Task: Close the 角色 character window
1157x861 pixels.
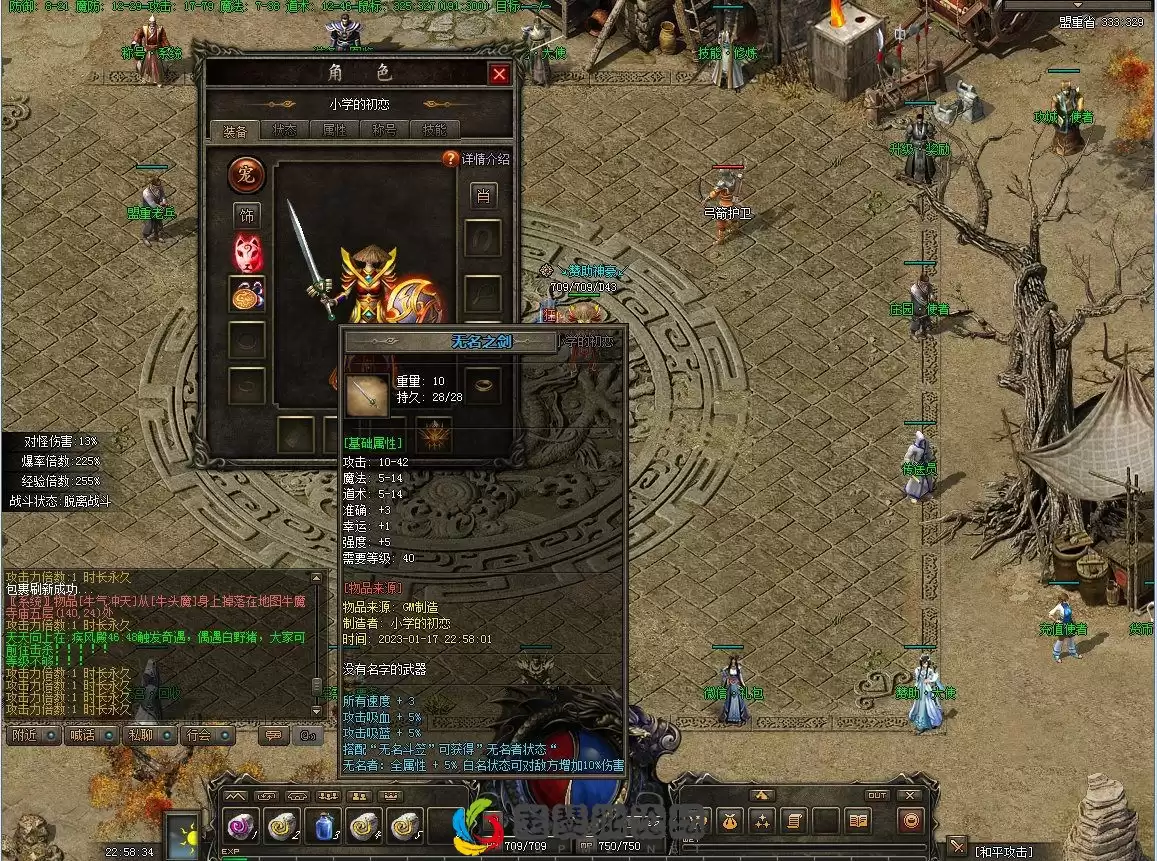Action: click(499, 74)
